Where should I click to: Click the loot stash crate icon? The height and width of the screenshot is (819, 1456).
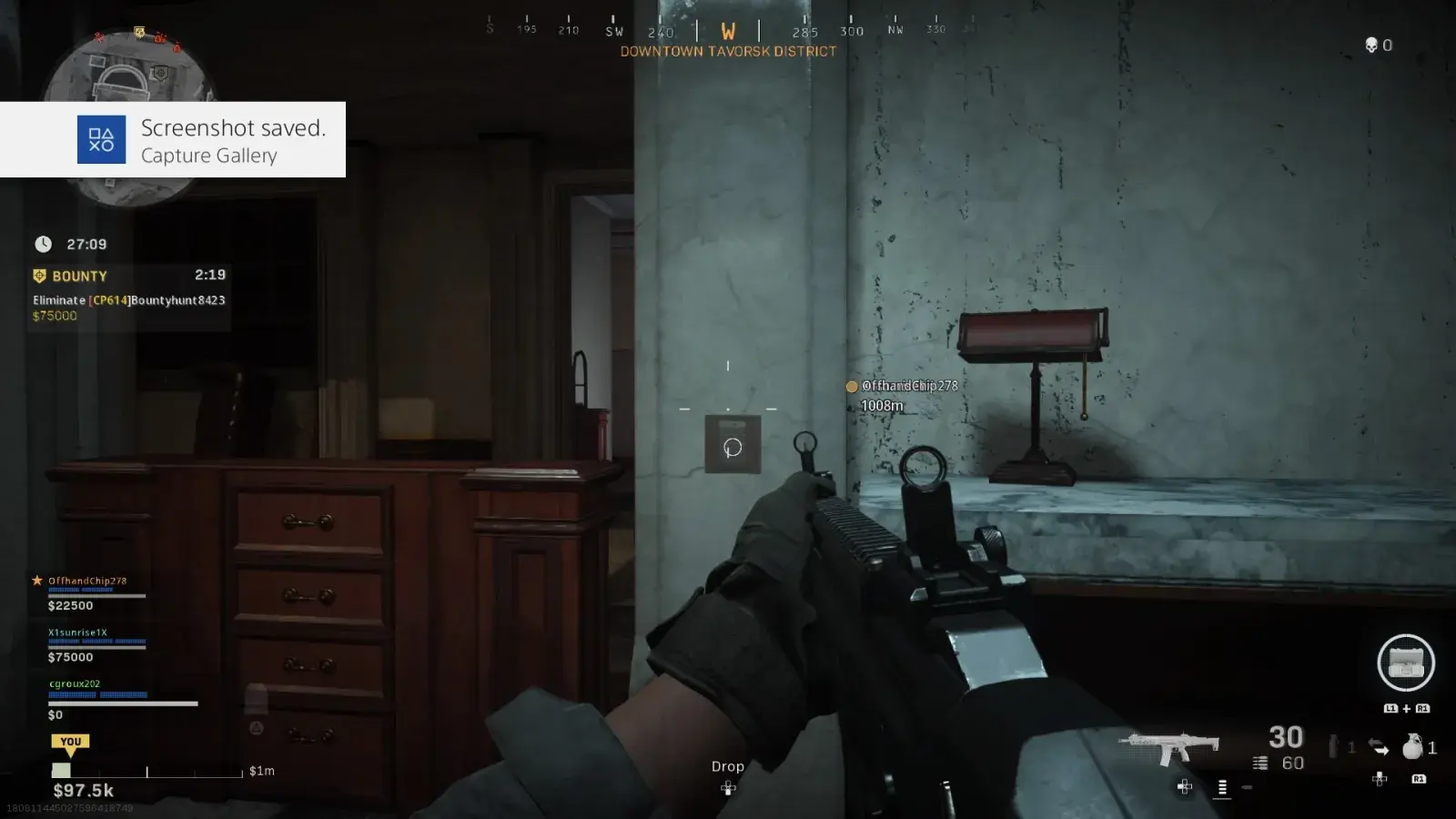1405,662
